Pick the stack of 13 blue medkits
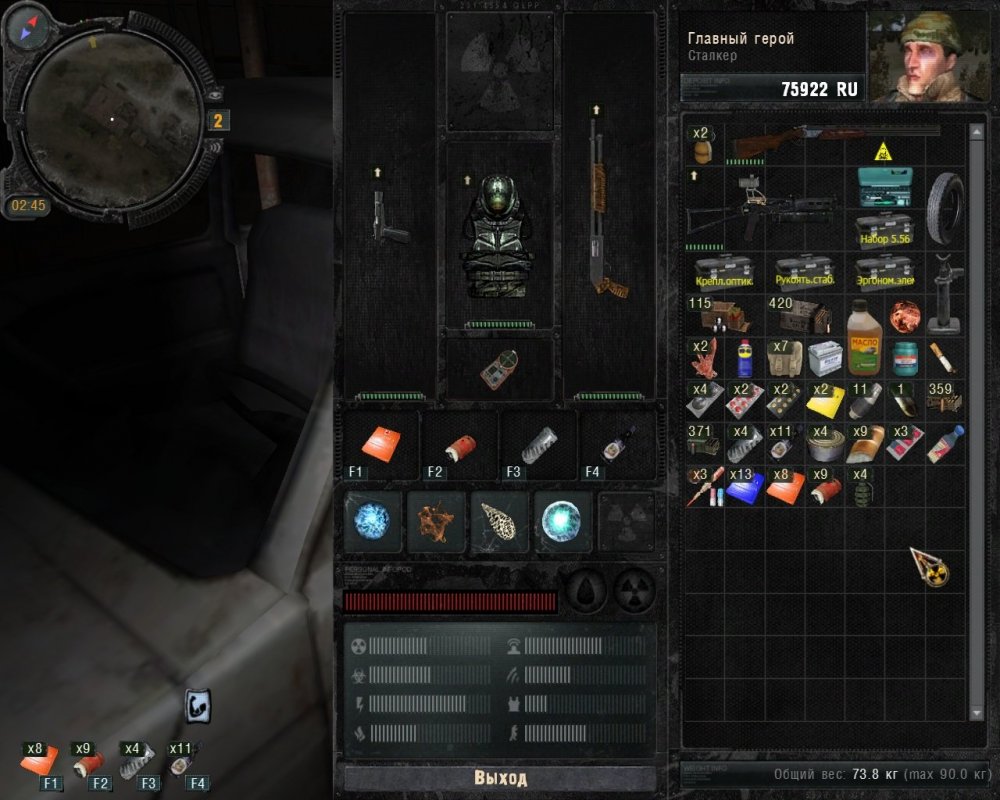Image resolution: width=1000 pixels, height=800 pixels. (743, 486)
